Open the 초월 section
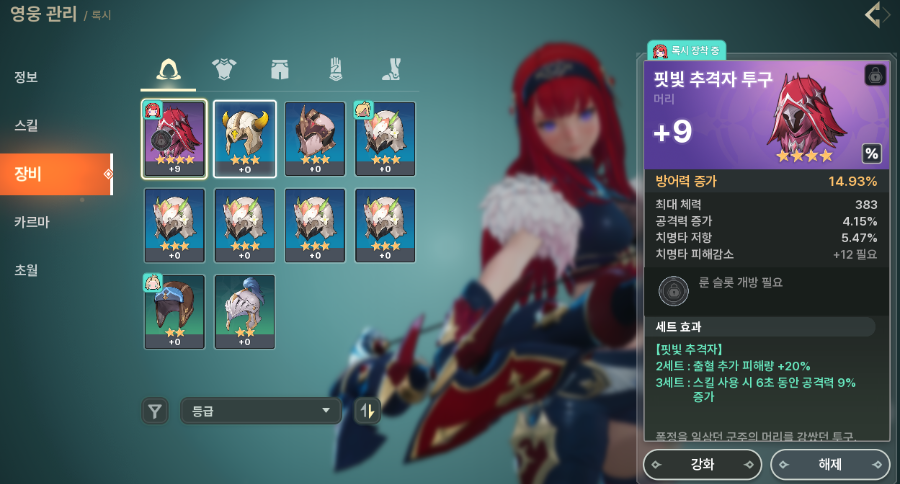900x484 pixels. click(27, 270)
